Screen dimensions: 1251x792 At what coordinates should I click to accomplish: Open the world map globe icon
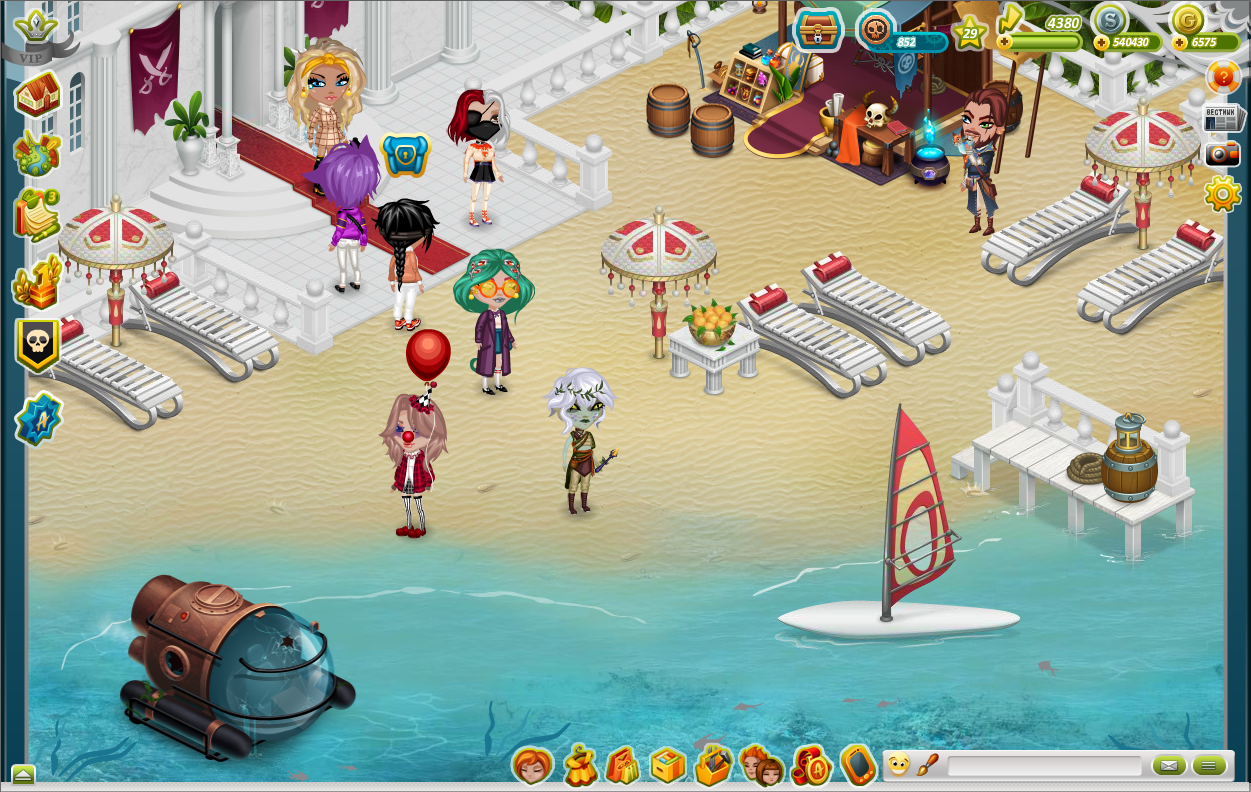(38, 153)
